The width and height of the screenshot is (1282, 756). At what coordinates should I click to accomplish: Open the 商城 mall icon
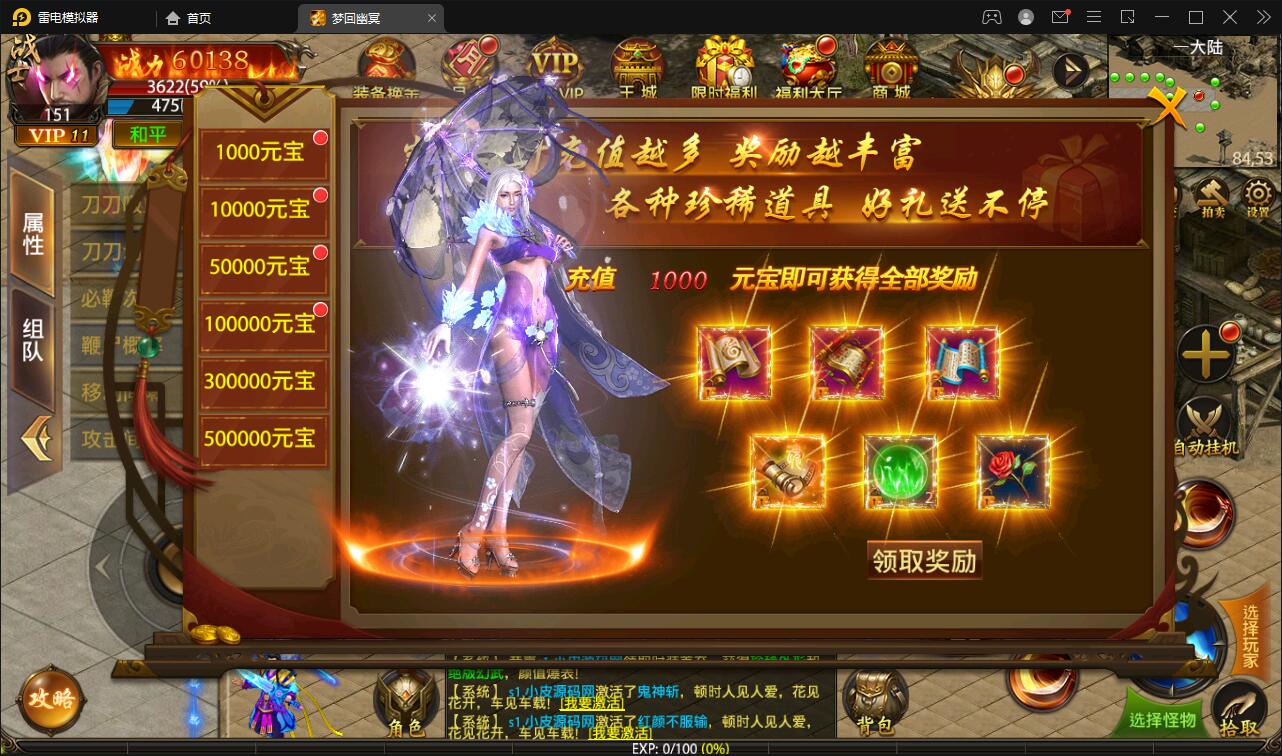(x=890, y=67)
